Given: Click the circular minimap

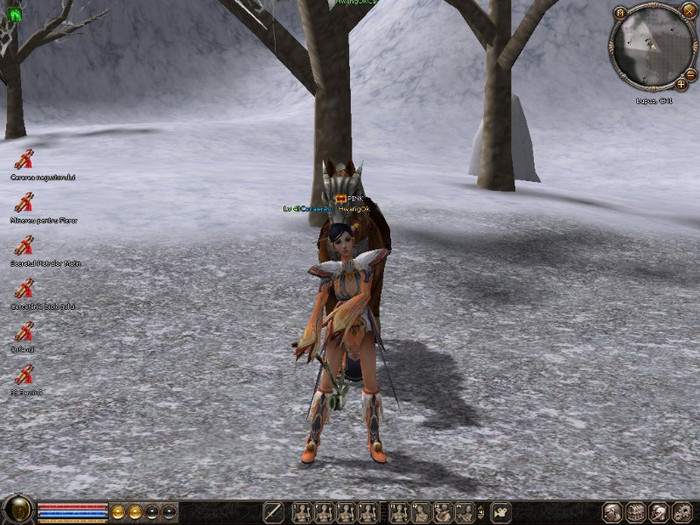Looking at the screenshot, I should coord(649,48).
